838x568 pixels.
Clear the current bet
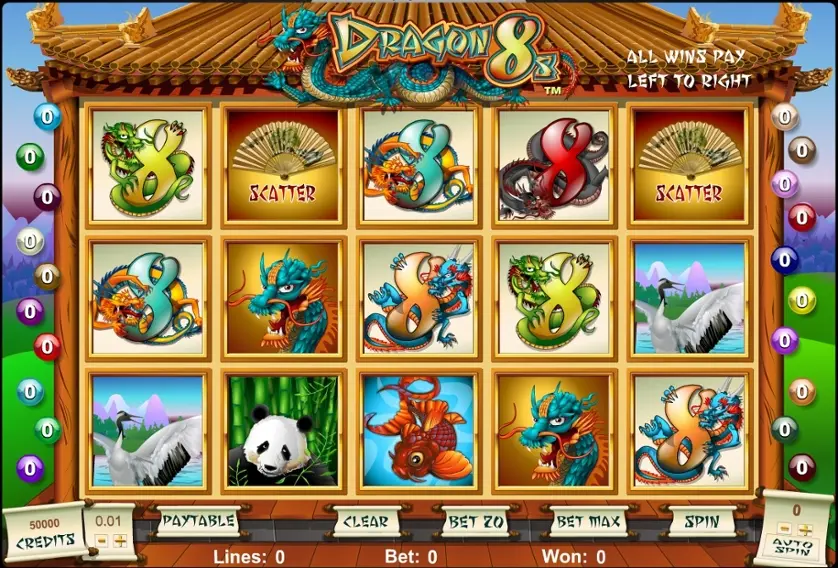(x=365, y=521)
